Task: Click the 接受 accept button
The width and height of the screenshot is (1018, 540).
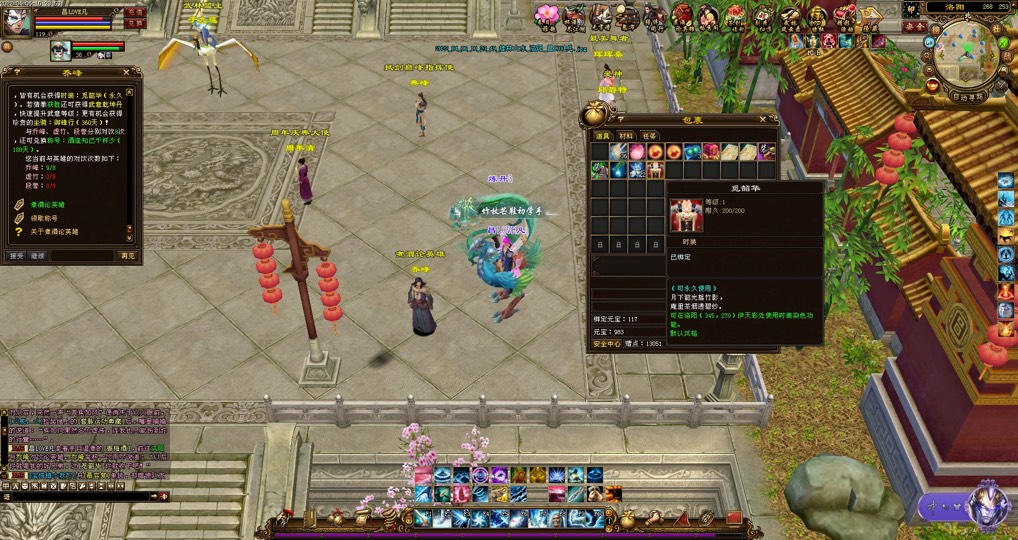Action: pyautogui.click(x=16, y=256)
